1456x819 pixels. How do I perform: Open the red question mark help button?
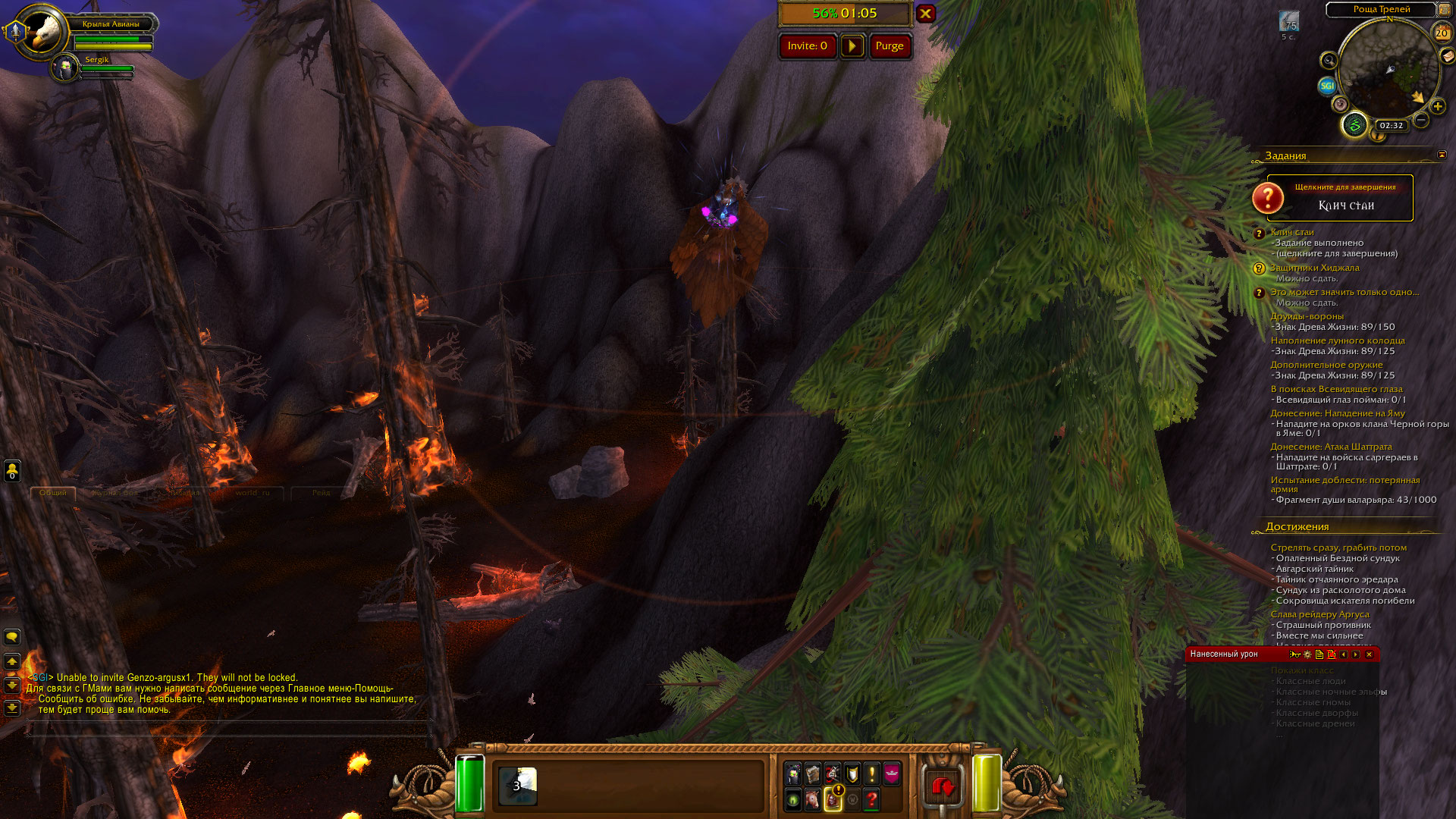pyautogui.click(x=871, y=799)
